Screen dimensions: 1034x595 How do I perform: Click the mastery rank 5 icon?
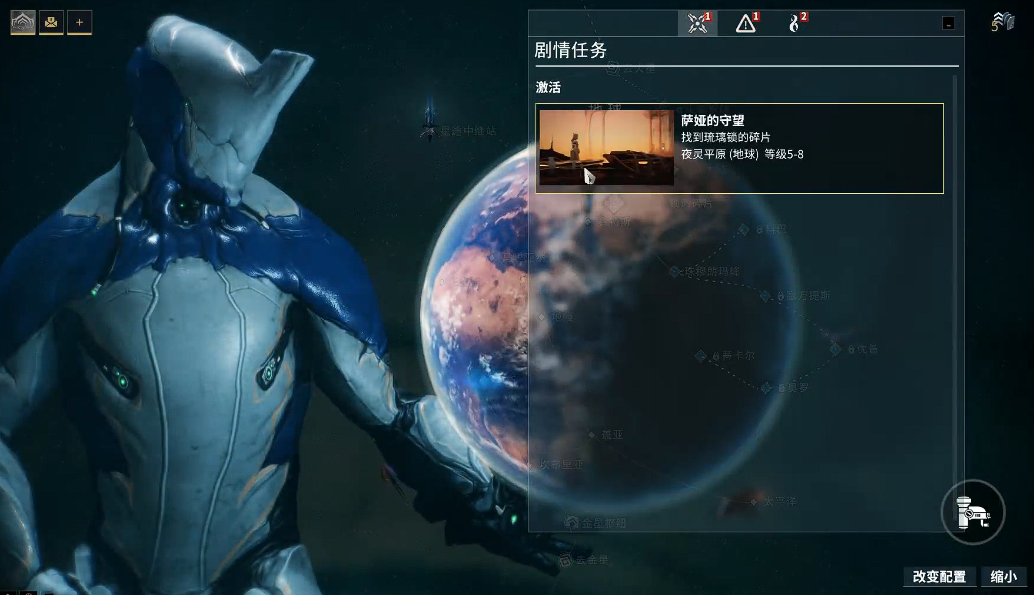(1002, 22)
